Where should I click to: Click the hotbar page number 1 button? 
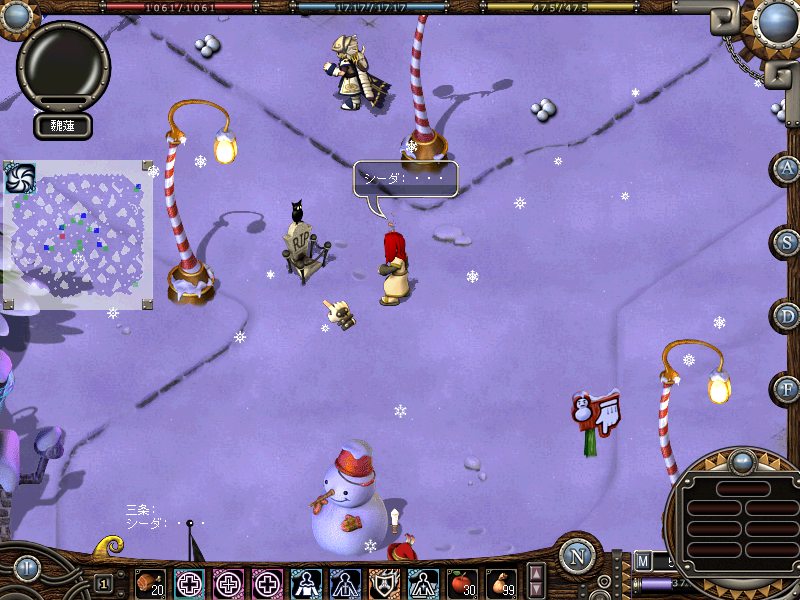coord(103,583)
